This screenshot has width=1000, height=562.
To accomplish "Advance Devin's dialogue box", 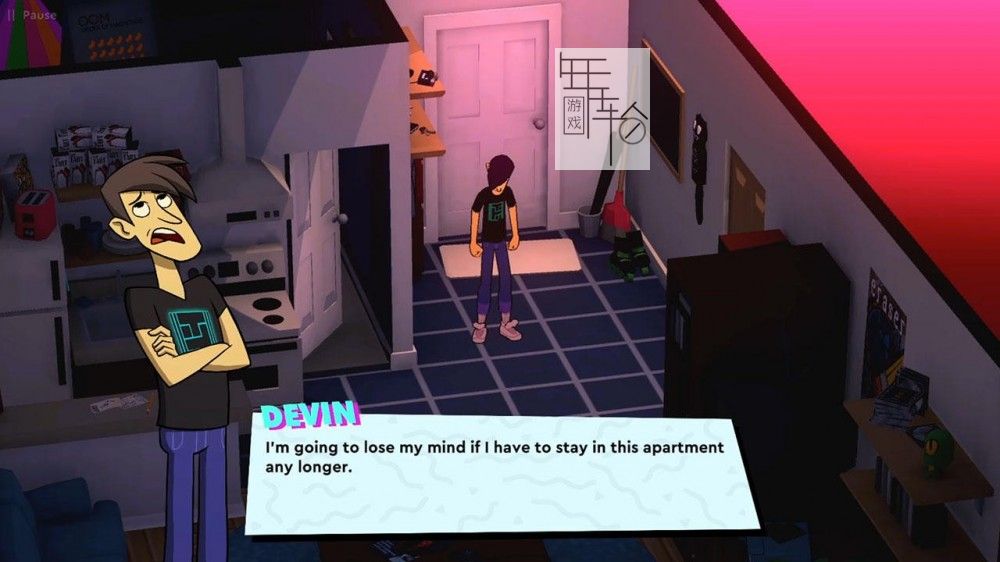I will pyautogui.click(x=500, y=472).
